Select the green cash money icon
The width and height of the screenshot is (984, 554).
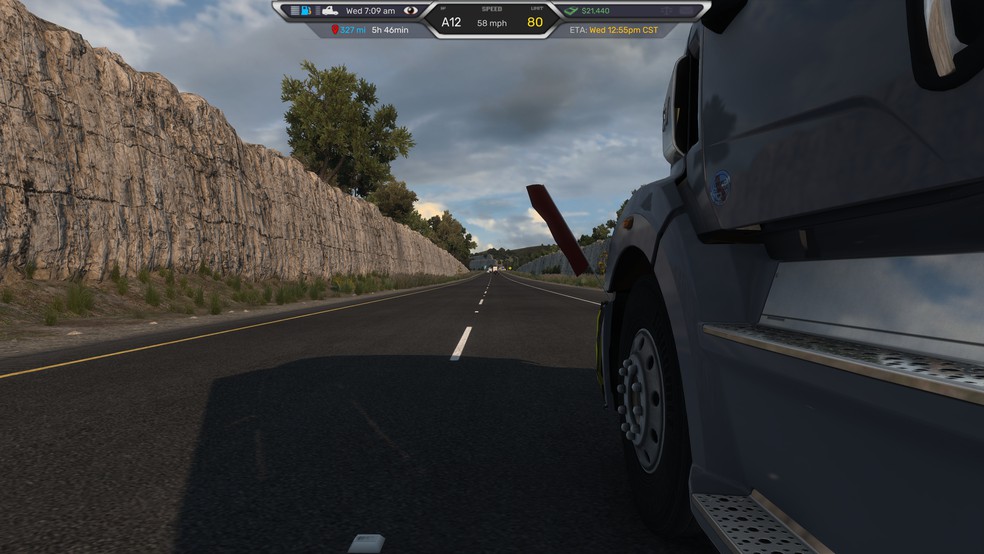pyautogui.click(x=571, y=11)
